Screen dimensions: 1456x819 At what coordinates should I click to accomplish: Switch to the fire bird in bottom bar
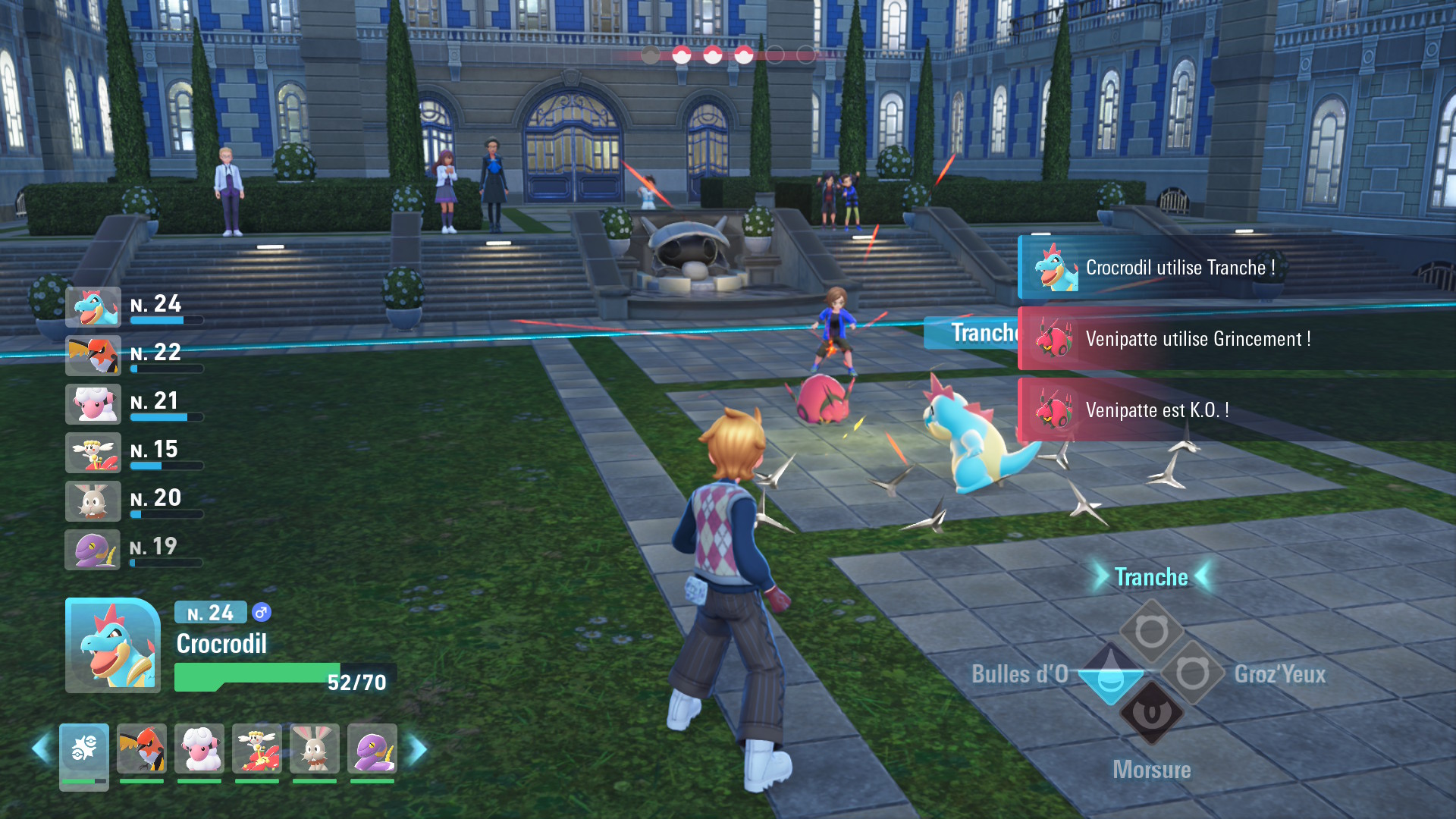142,750
